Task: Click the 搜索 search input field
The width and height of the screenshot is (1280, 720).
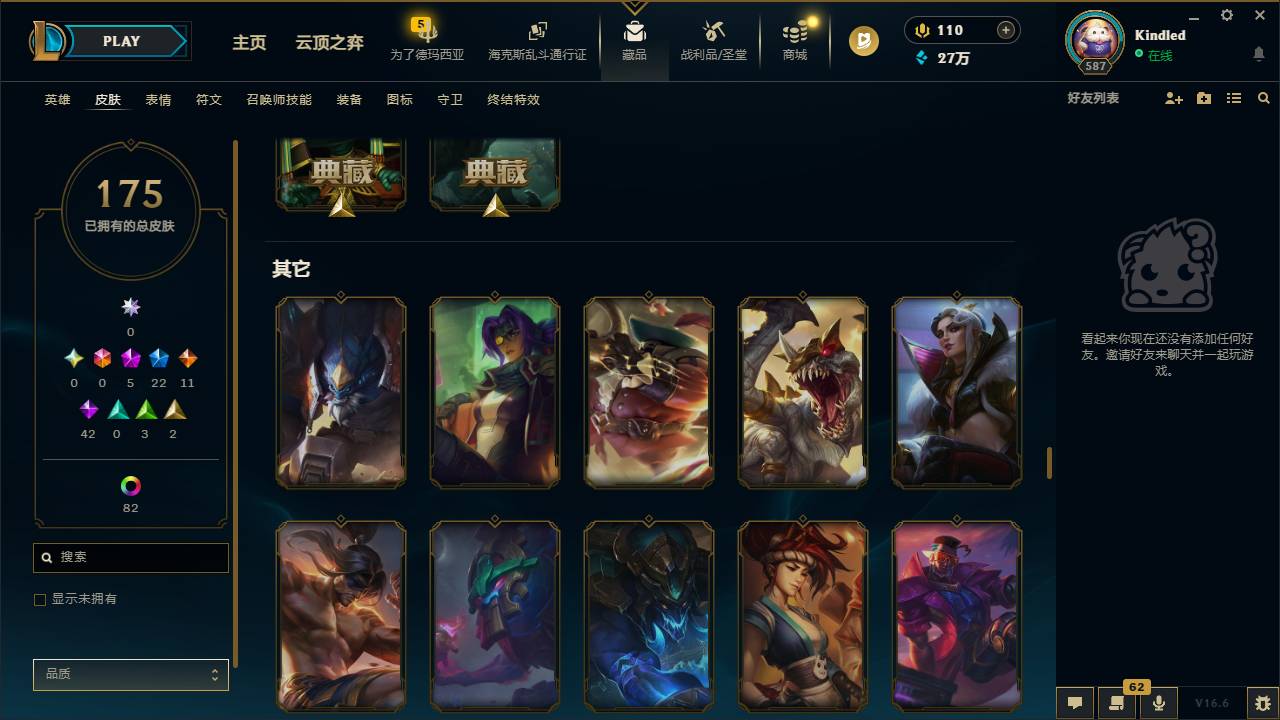Action: click(x=130, y=557)
